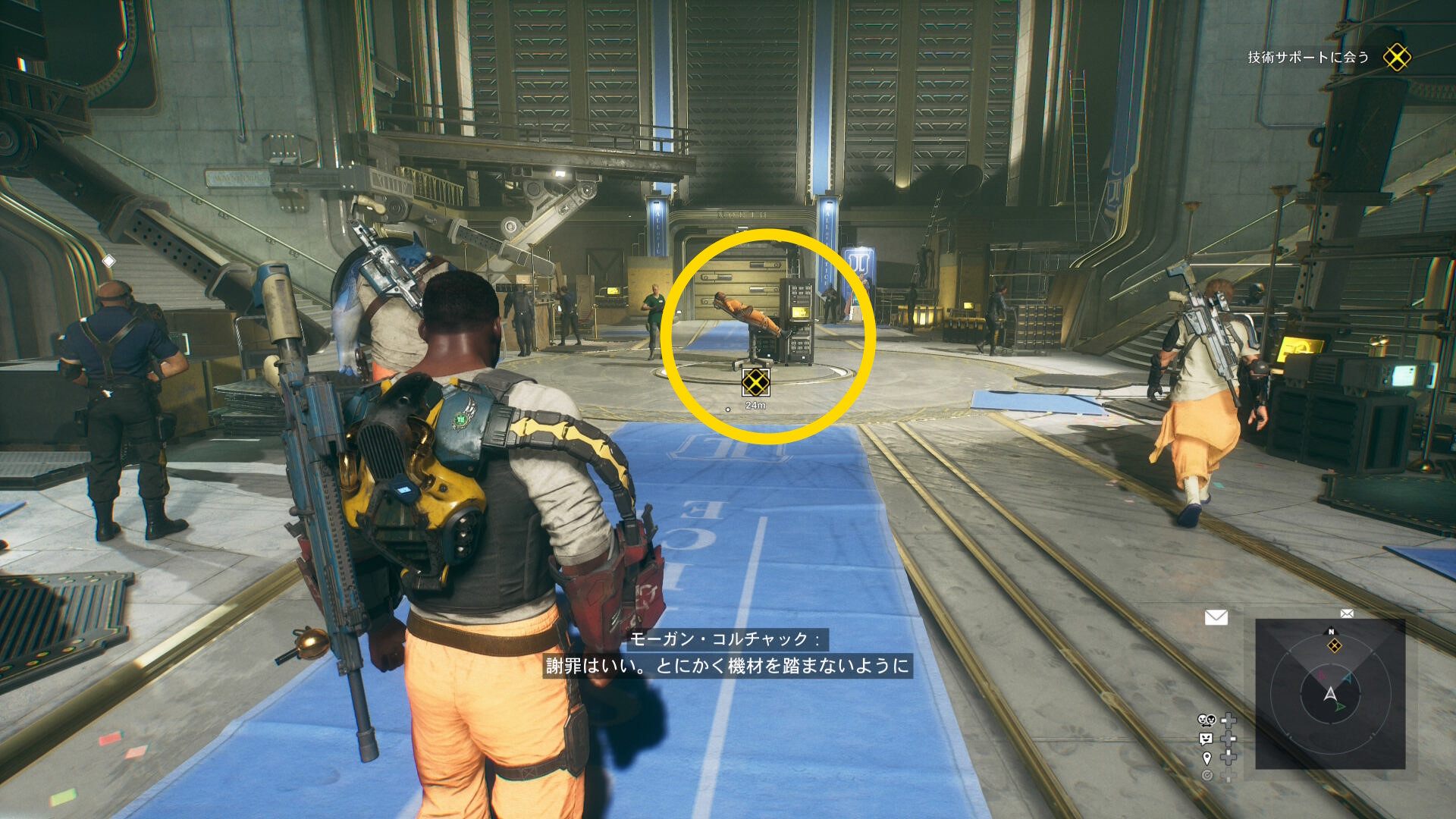Click the yellow objective diamond beside the objective text

[x=1396, y=57]
